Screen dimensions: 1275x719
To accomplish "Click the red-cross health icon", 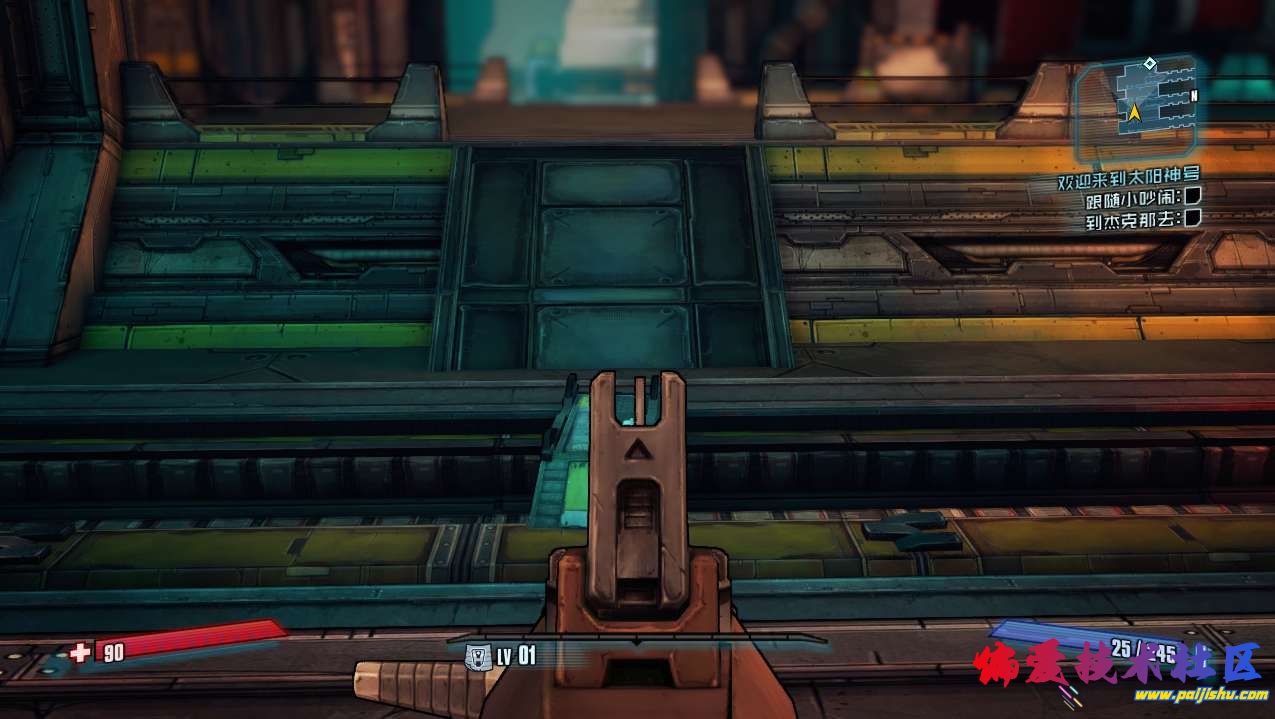I will pyautogui.click(x=80, y=652).
